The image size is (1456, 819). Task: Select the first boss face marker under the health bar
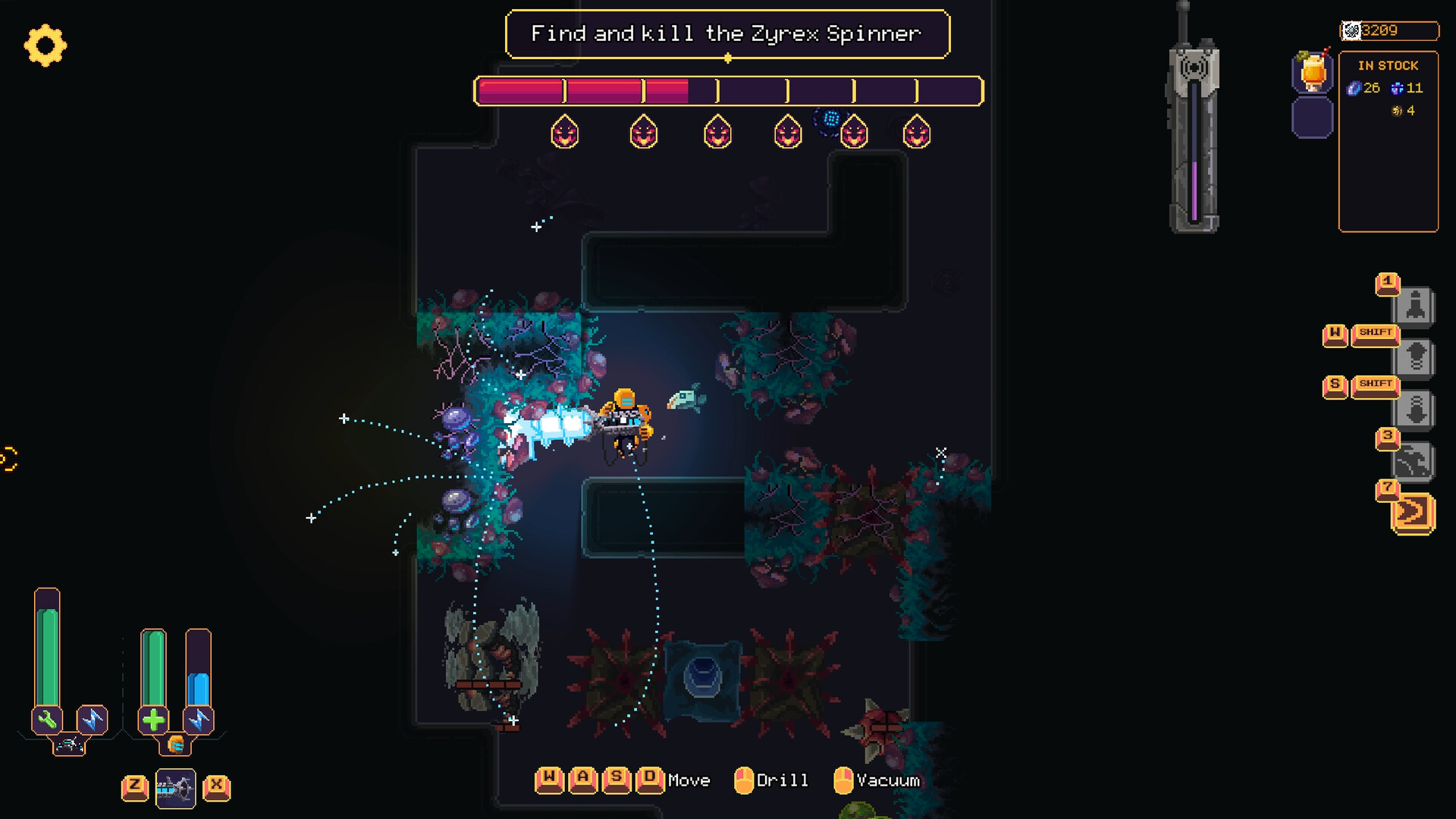pyautogui.click(x=564, y=133)
